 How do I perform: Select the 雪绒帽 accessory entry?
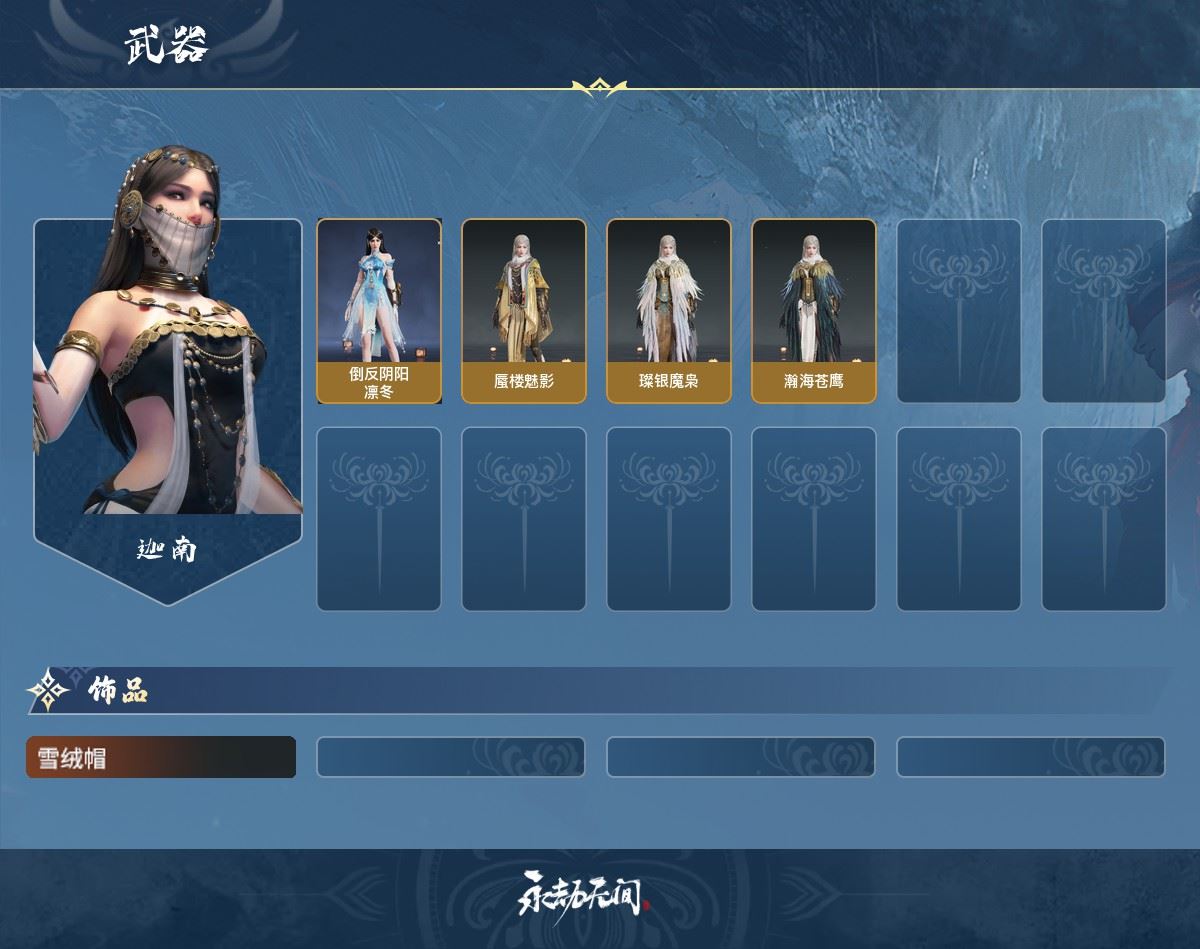pyautogui.click(x=161, y=757)
